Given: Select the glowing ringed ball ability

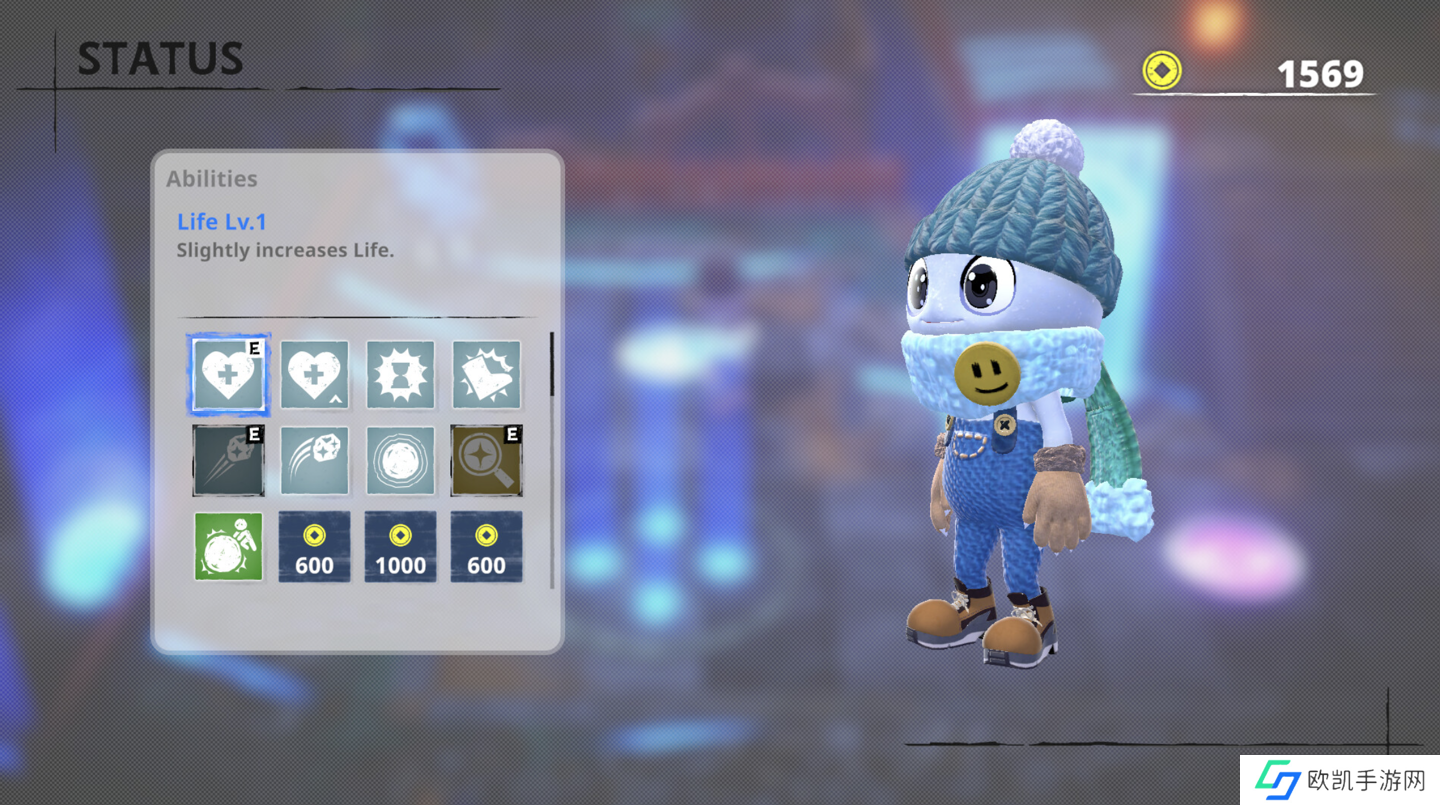Looking at the screenshot, I should point(401,461).
